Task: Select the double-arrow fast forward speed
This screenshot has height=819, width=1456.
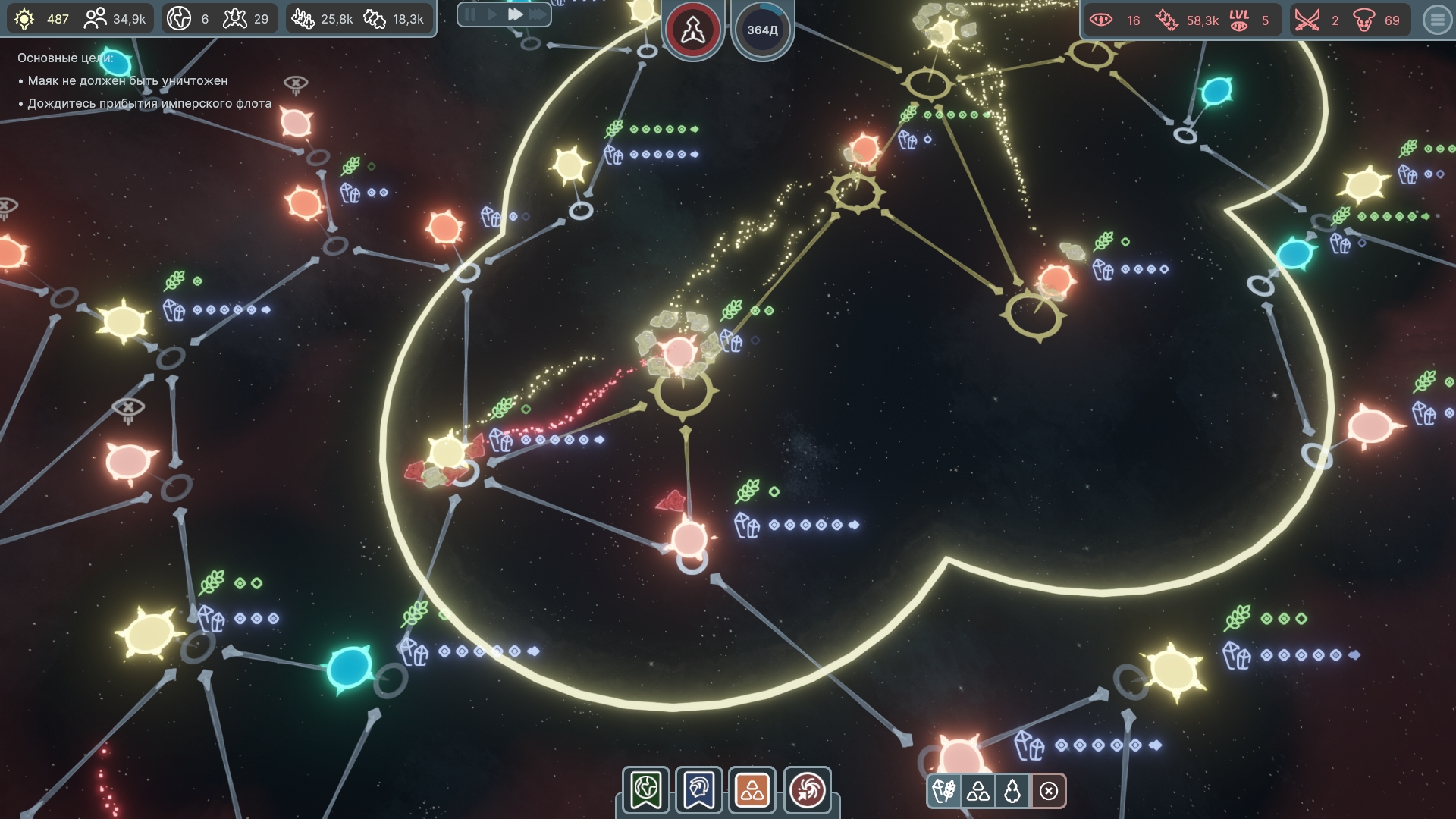Action: point(516,14)
